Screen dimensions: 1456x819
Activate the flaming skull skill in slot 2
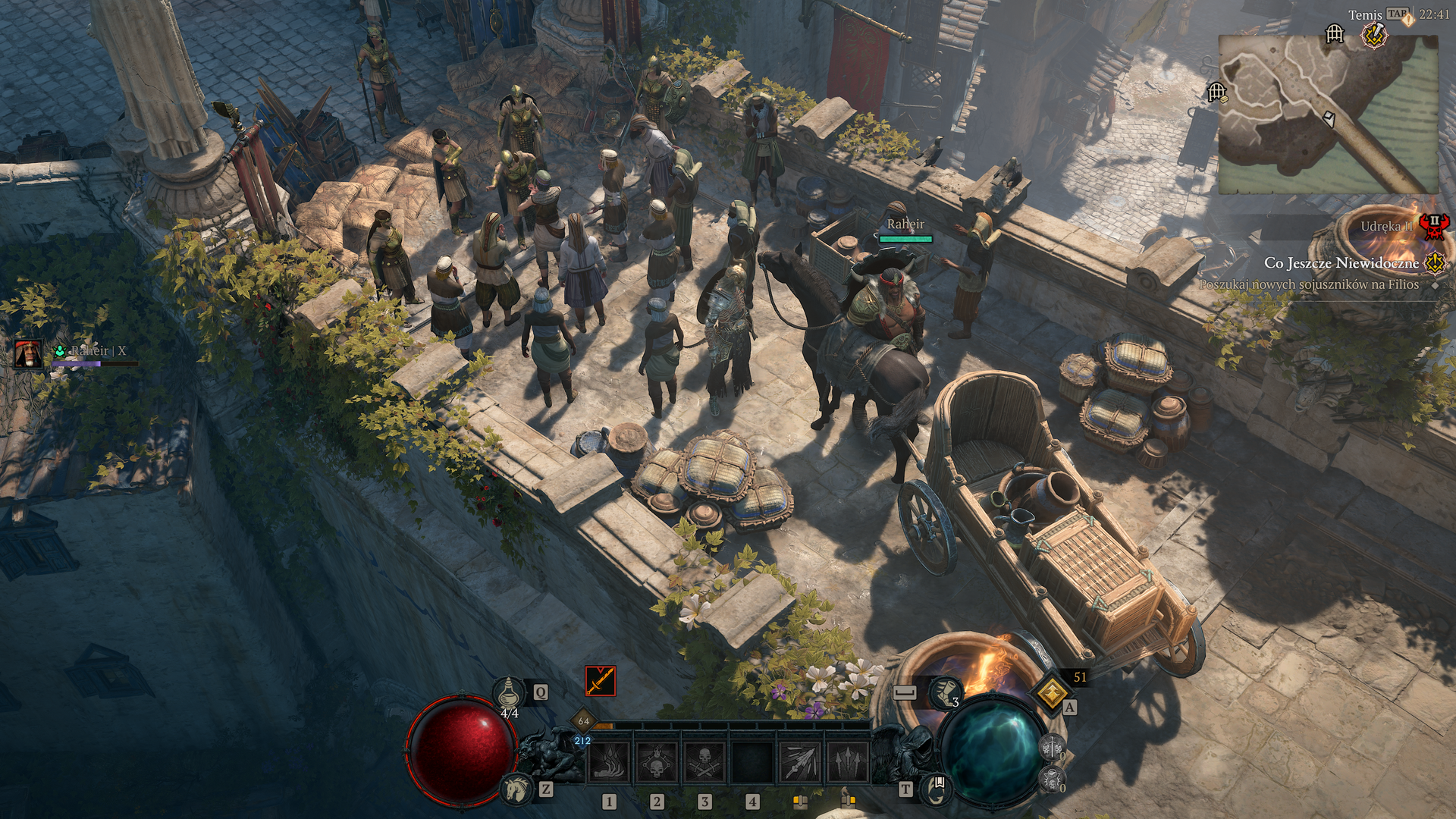(657, 761)
